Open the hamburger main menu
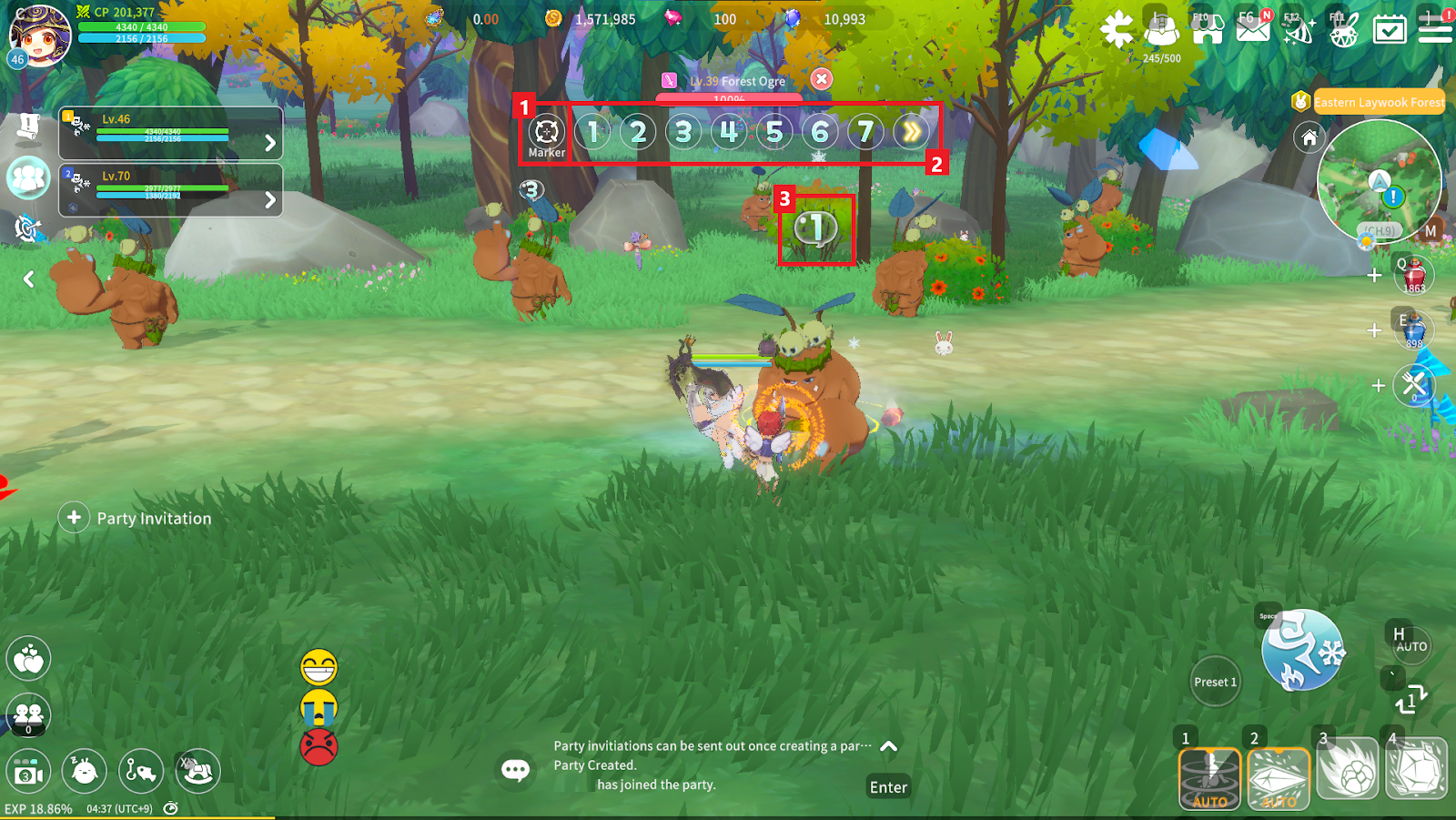 tap(1435, 28)
